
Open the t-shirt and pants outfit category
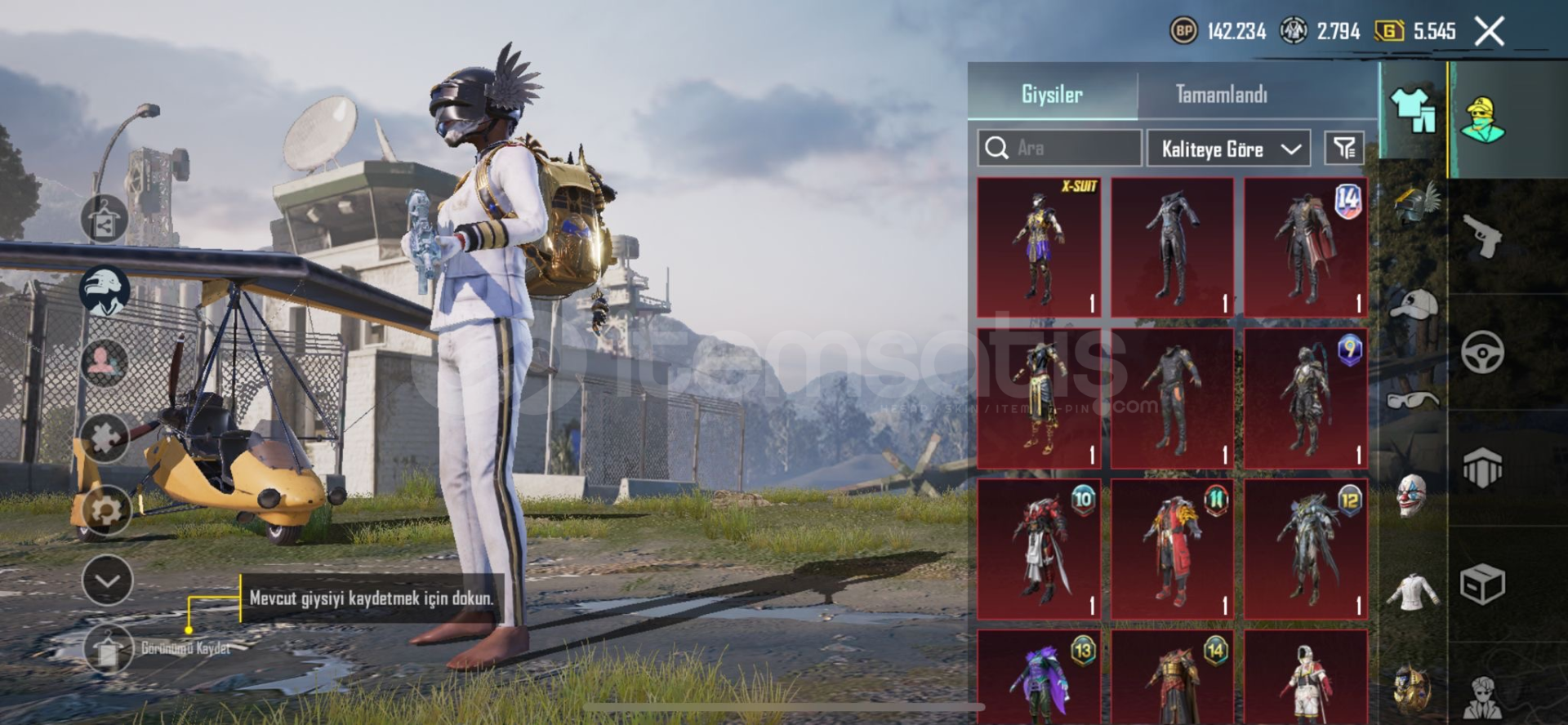tap(1413, 110)
